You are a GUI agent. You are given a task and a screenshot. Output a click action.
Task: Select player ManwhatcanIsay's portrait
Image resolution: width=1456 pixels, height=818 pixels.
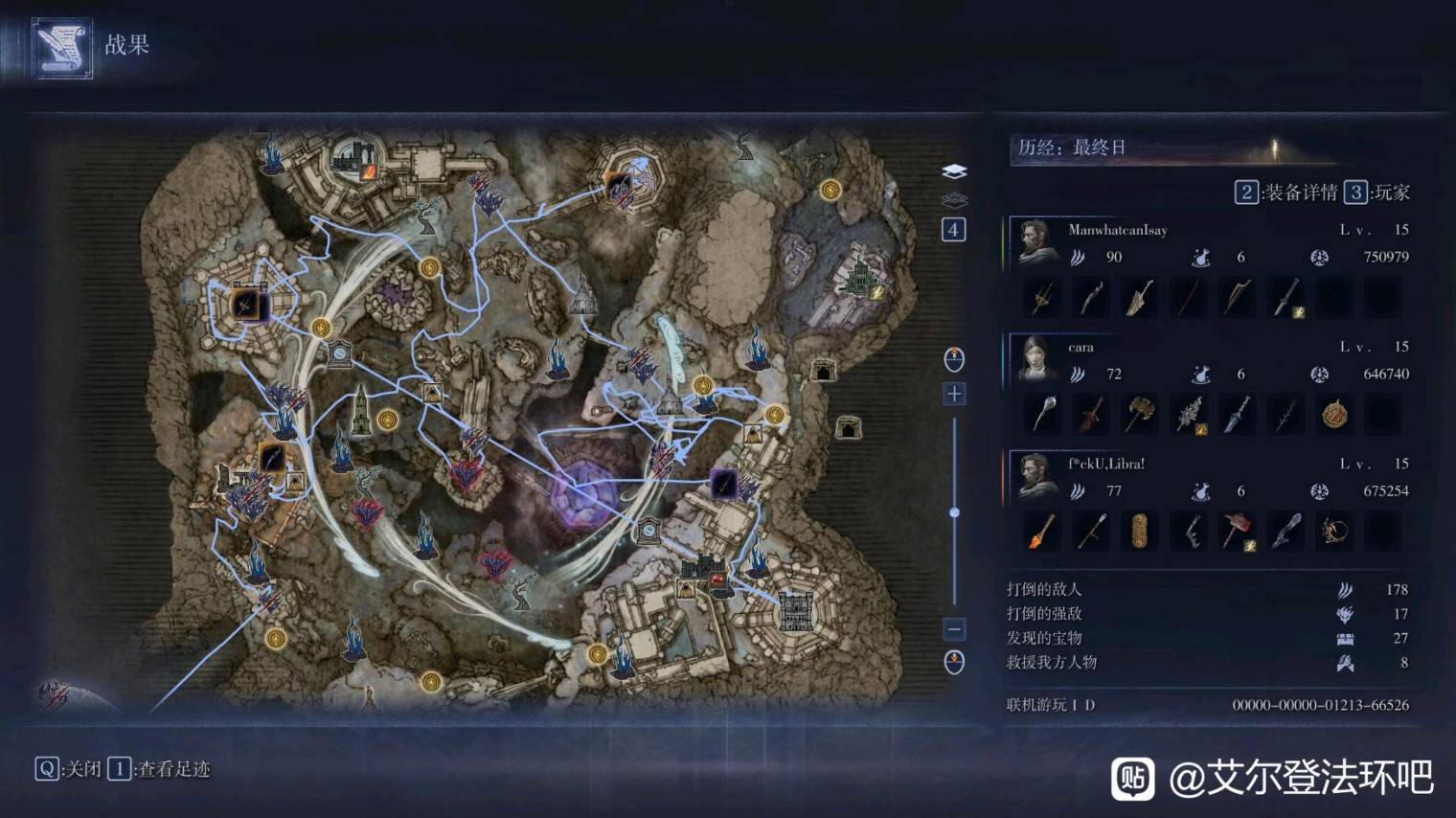coord(1035,242)
